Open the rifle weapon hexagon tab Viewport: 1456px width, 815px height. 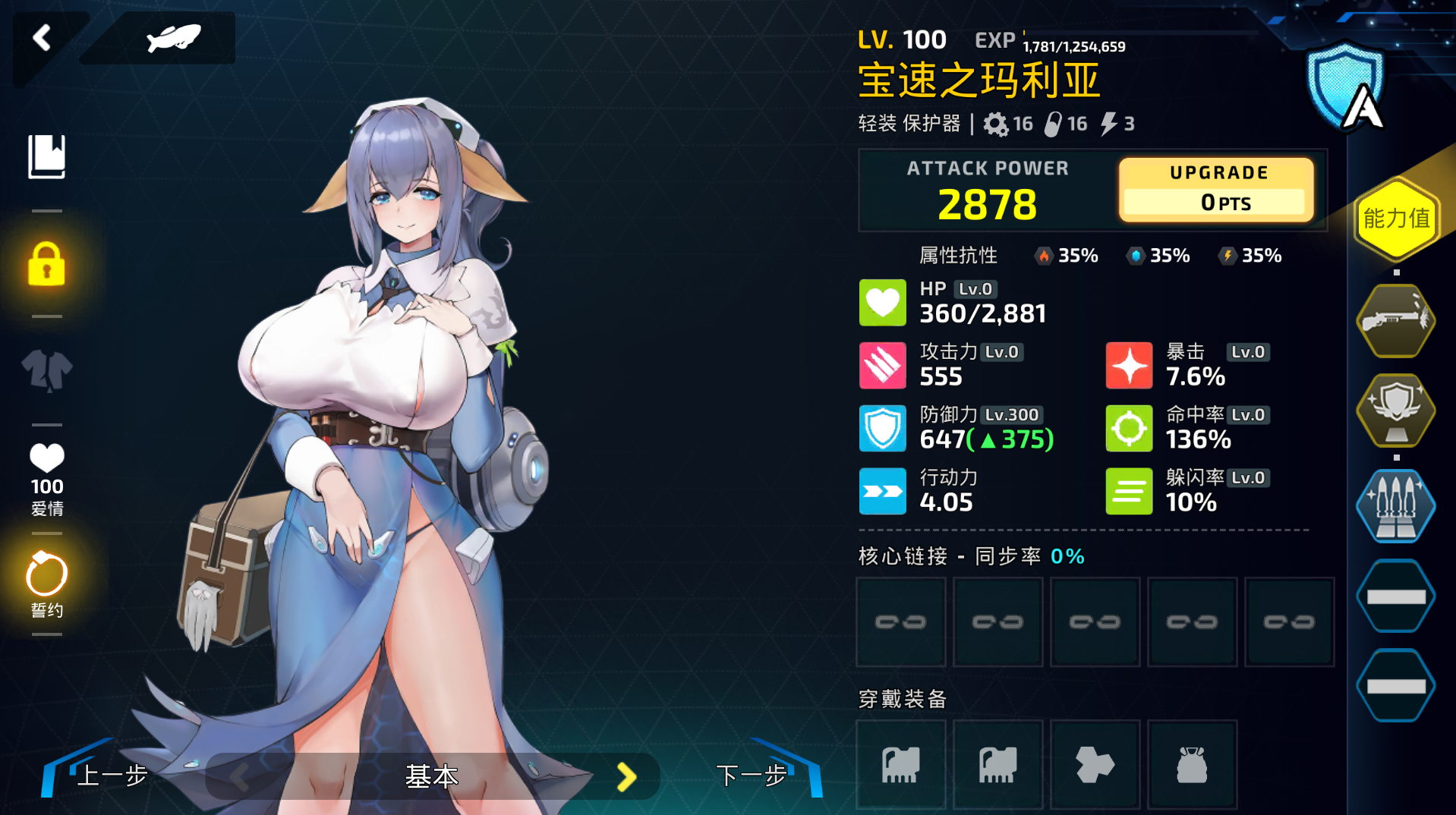coord(1395,320)
